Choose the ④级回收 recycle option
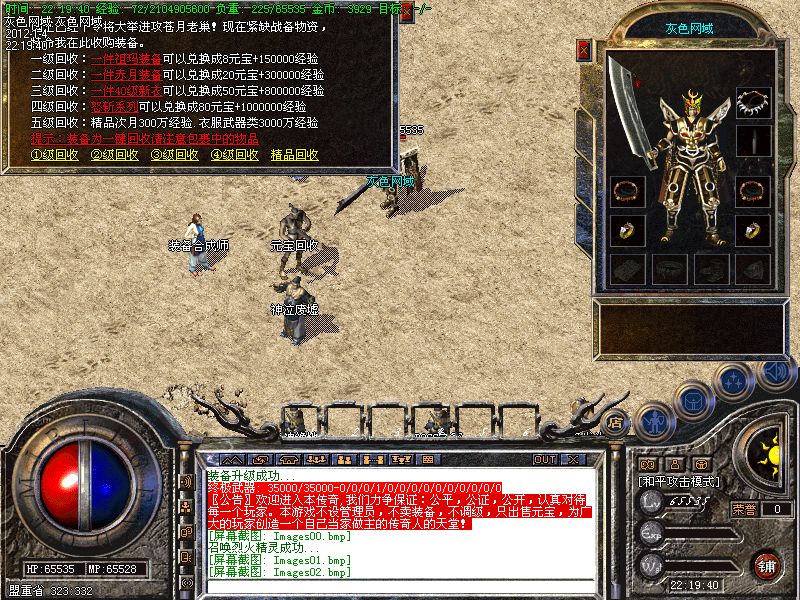Screen dimensions: 800x600 click(235, 155)
